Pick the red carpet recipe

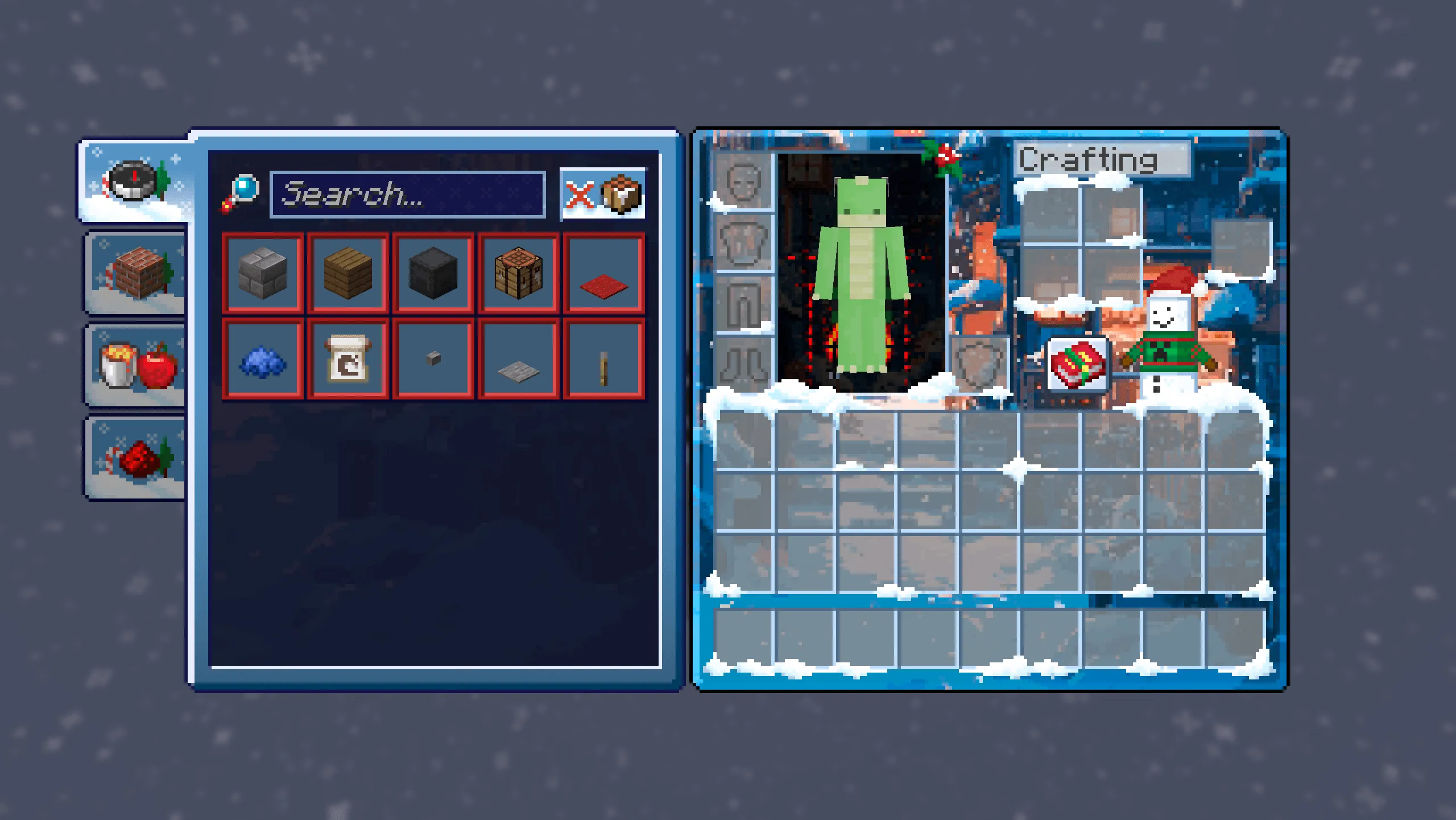[x=604, y=273]
